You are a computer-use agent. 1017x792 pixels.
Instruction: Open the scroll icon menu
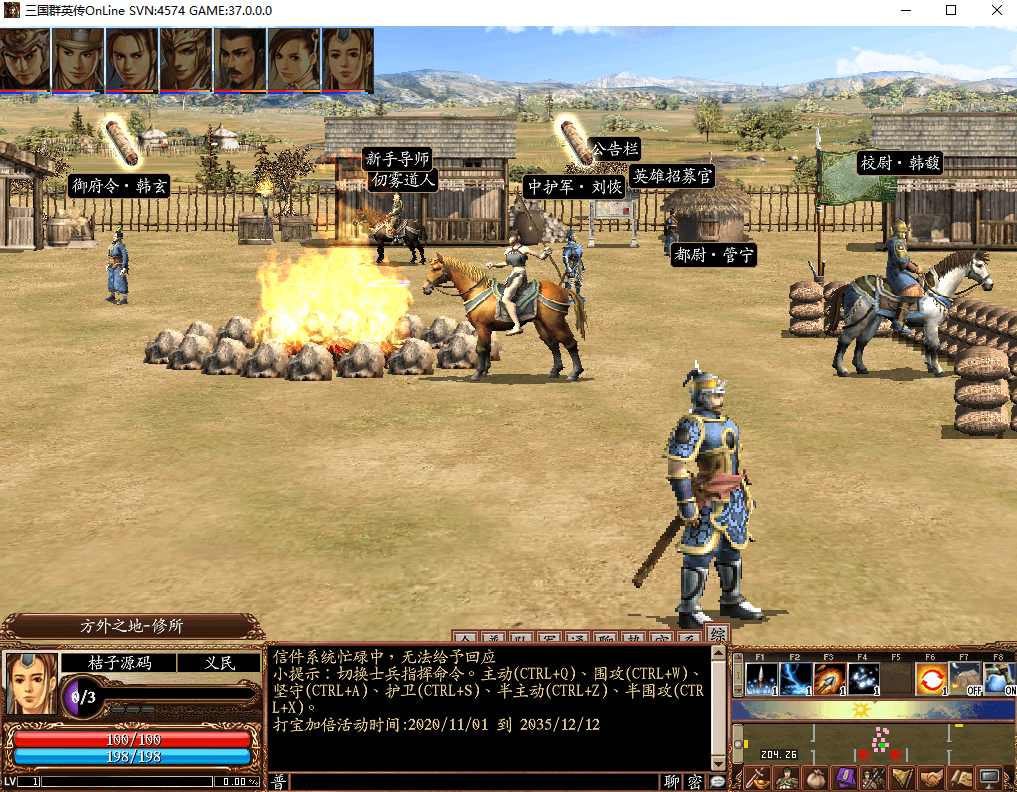point(961,777)
